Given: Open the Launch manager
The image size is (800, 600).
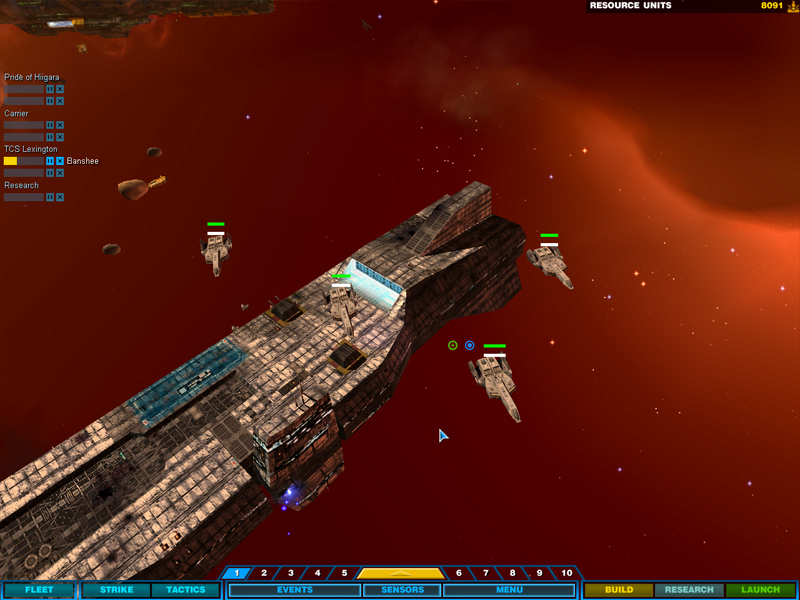Looking at the screenshot, I should click(x=760, y=590).
